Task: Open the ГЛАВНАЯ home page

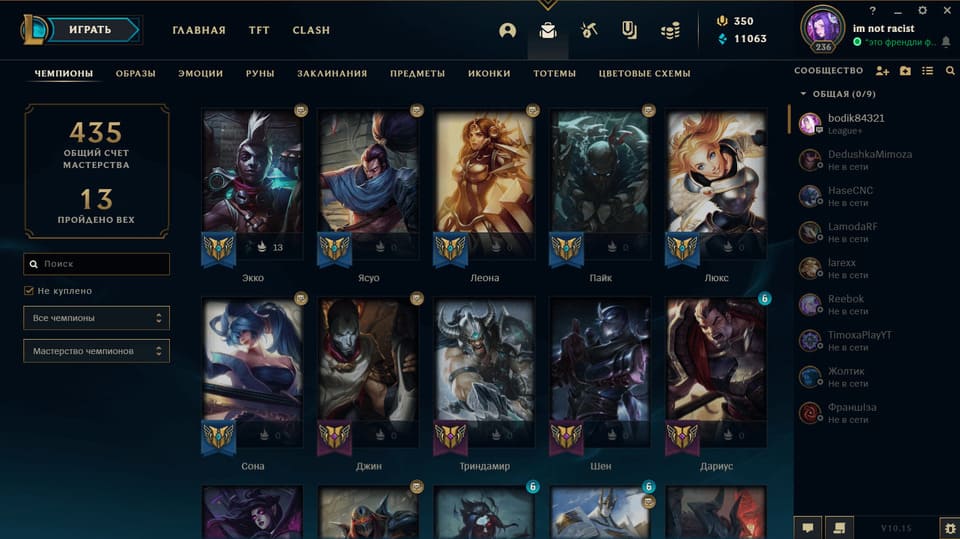Action: pyautogui.click(x=199, y=30)
